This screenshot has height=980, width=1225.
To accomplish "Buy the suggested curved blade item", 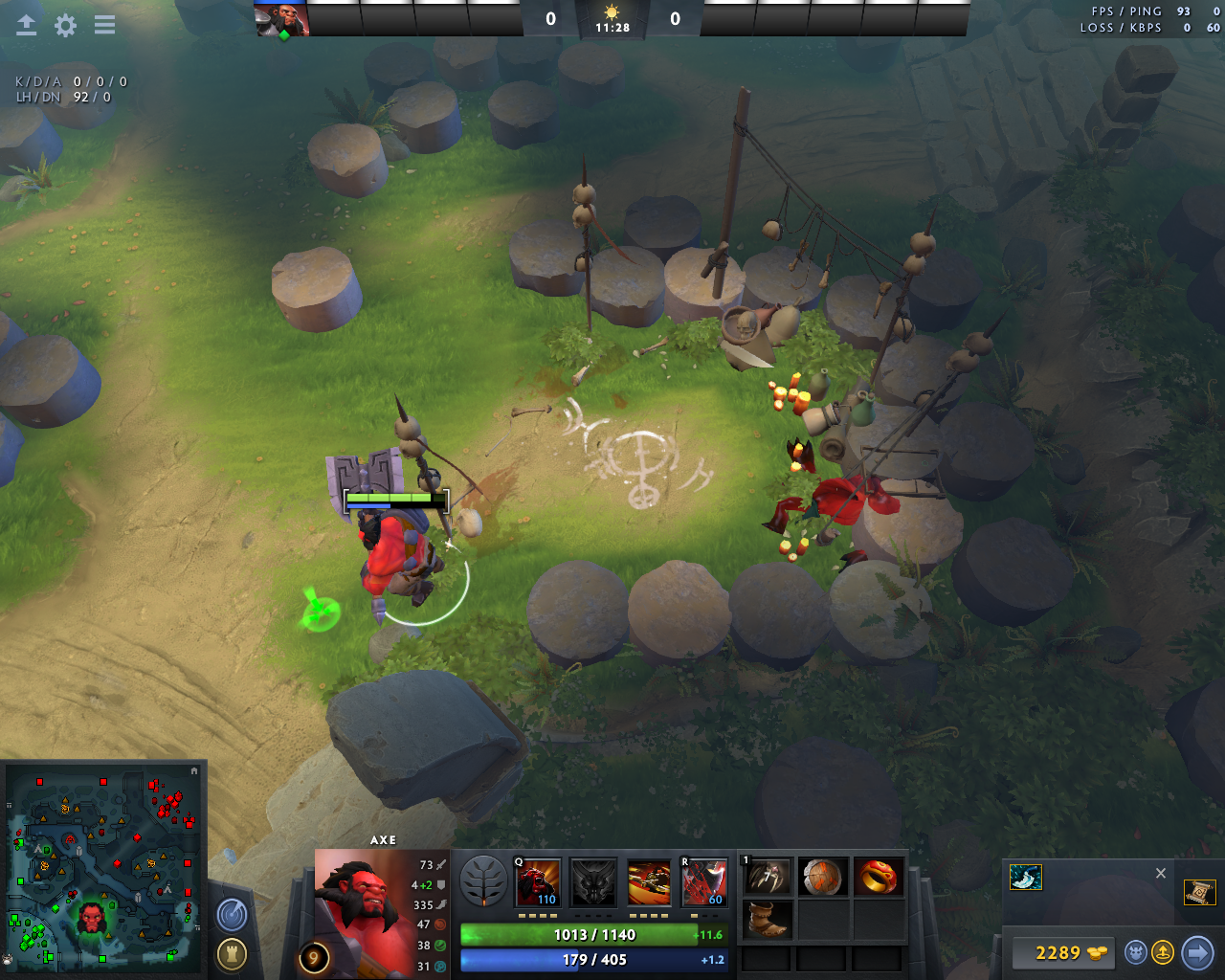I will (x=1026, y=878).
